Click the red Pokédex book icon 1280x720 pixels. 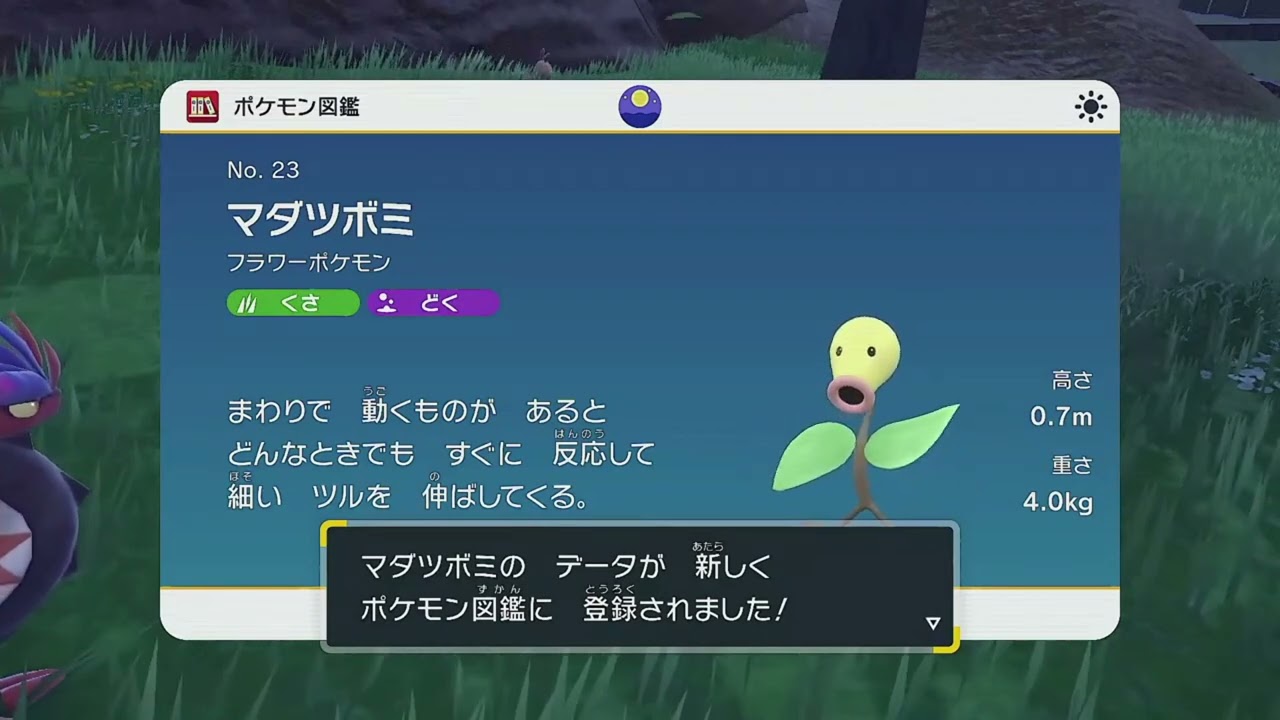tap(203, 106)
